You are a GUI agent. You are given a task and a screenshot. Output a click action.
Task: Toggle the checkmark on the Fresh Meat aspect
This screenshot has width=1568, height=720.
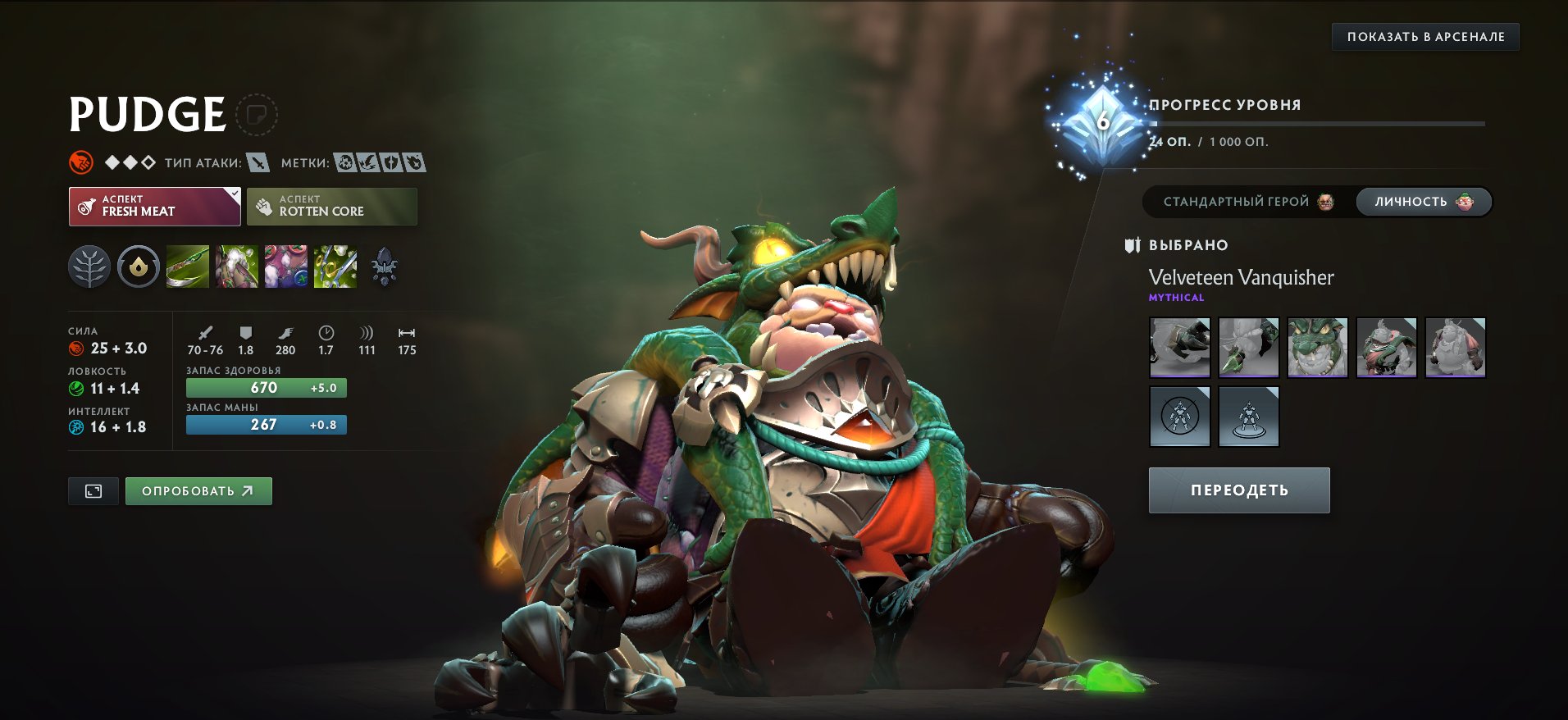(x=235, y=194)
